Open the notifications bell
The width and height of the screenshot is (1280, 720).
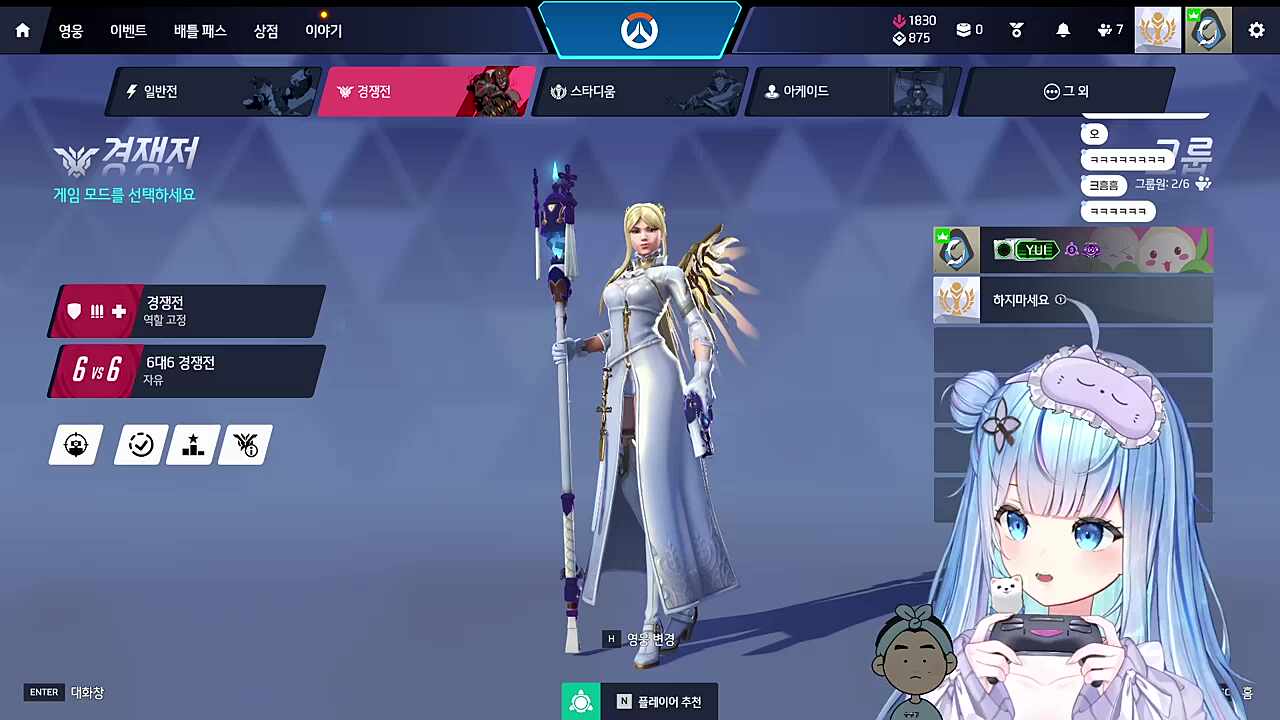tap(1063, 30)
